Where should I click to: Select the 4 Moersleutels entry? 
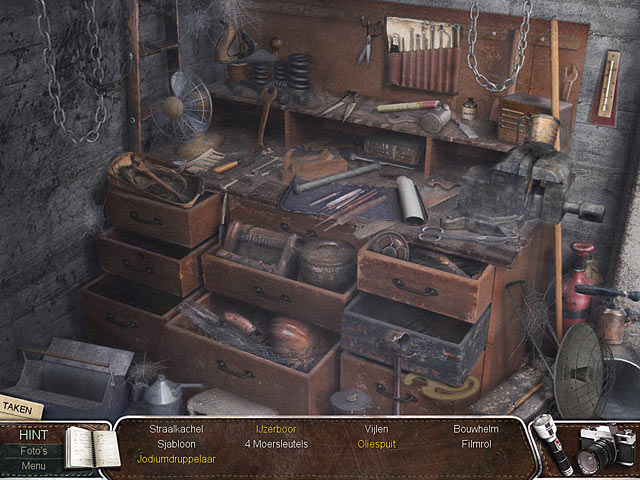275,443
